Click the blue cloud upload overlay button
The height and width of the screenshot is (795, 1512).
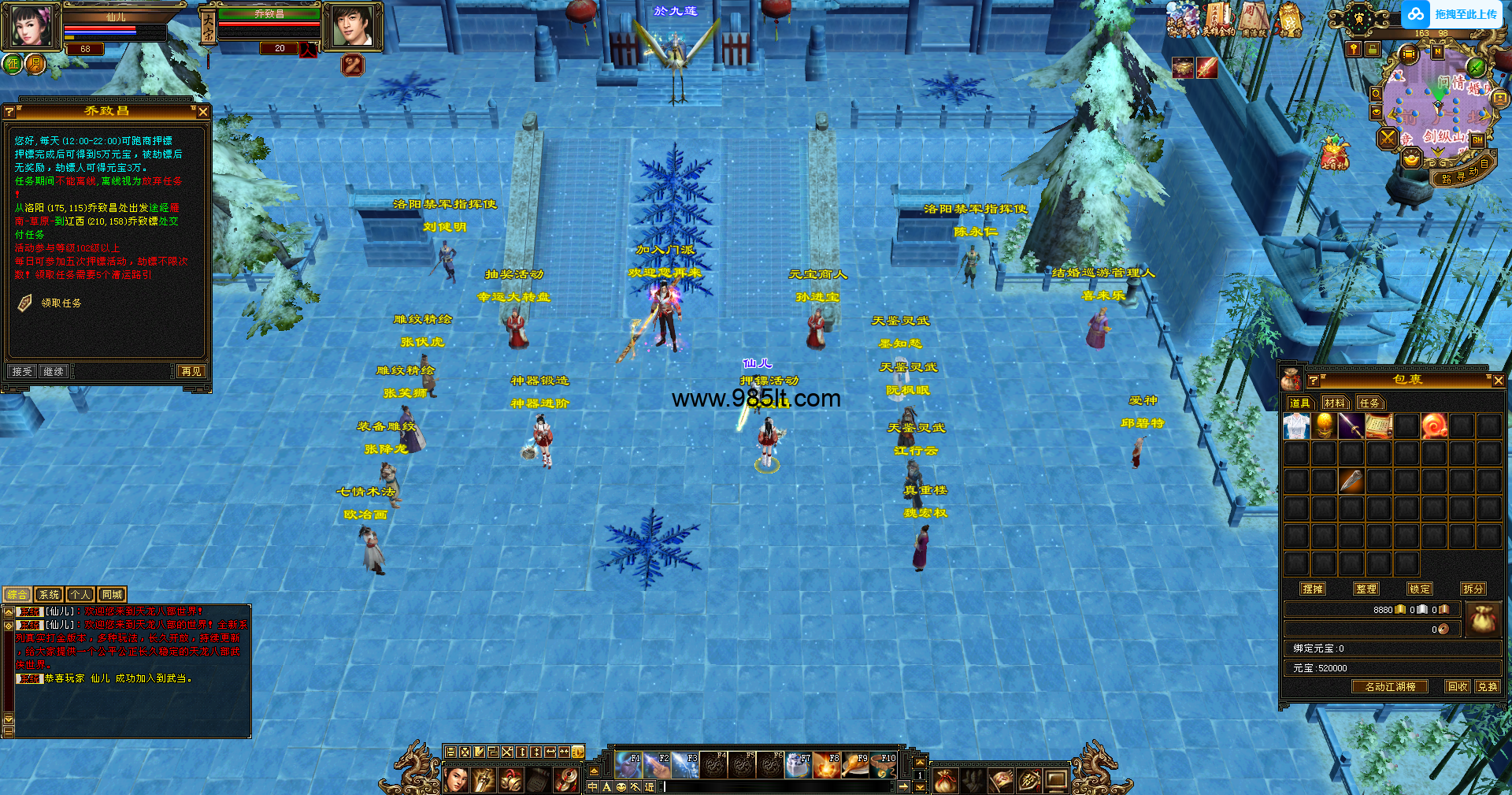(1453, 14)
